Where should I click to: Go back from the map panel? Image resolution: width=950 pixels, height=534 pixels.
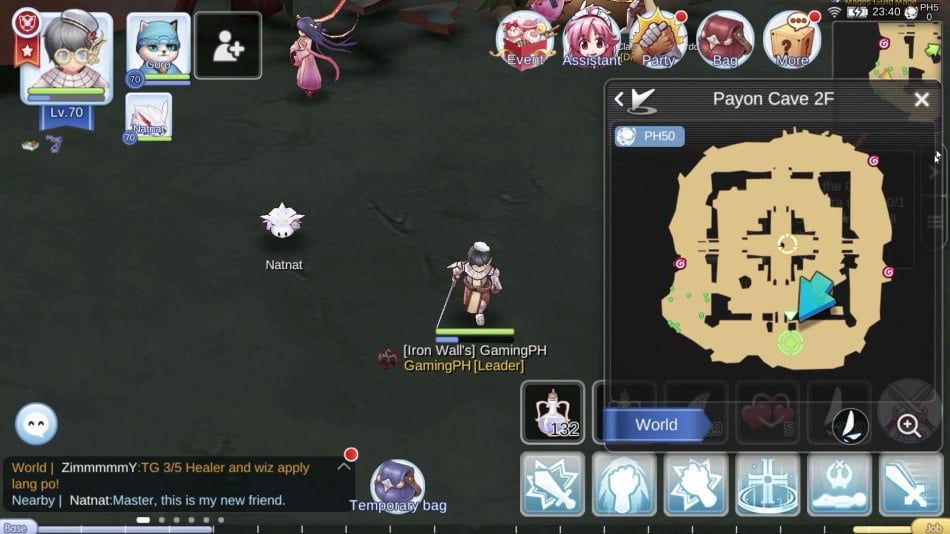[x=620, y=99]
